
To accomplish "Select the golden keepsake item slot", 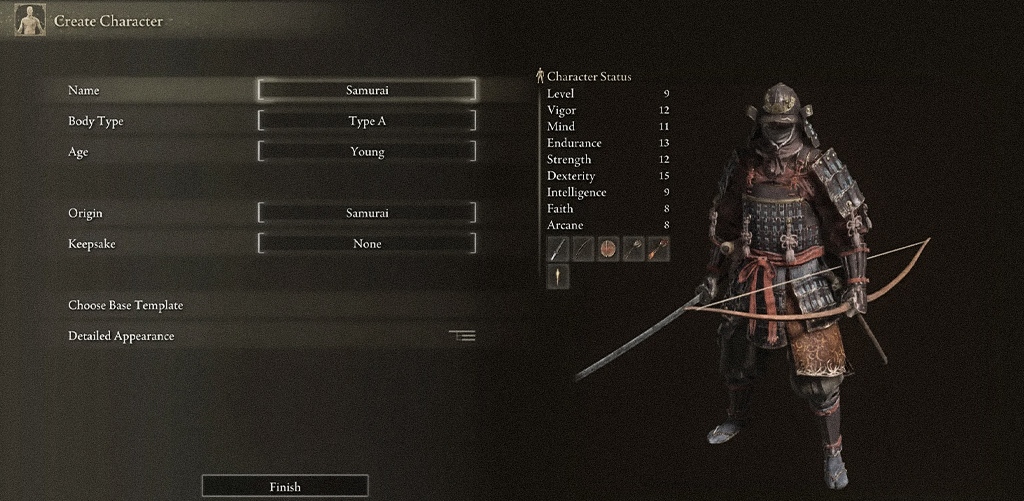I will (558, 276).
